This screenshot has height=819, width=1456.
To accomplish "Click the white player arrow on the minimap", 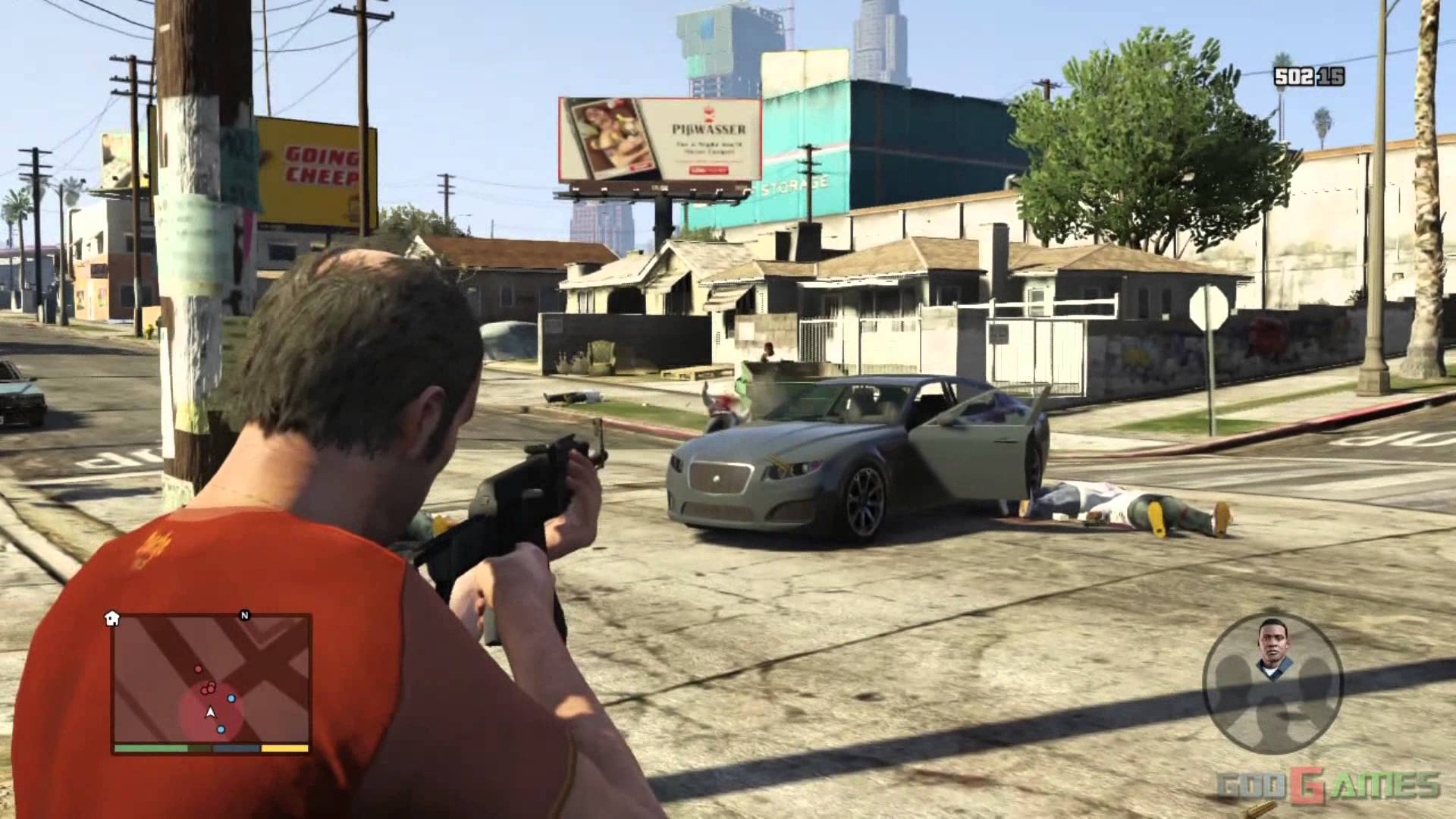I will (211, 712).
